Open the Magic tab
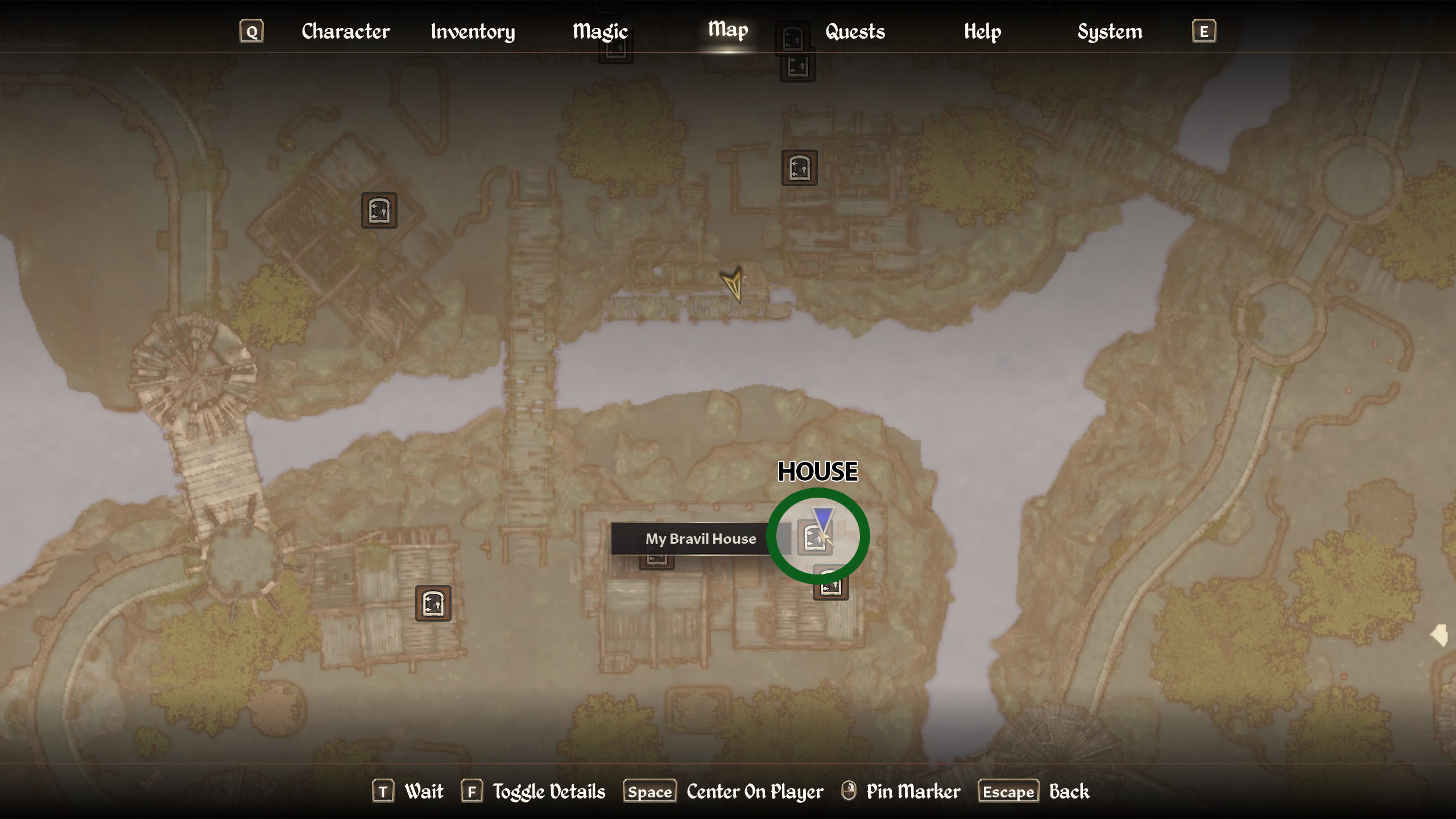This screenshot has height=819, width=1456. pos(600,32)
